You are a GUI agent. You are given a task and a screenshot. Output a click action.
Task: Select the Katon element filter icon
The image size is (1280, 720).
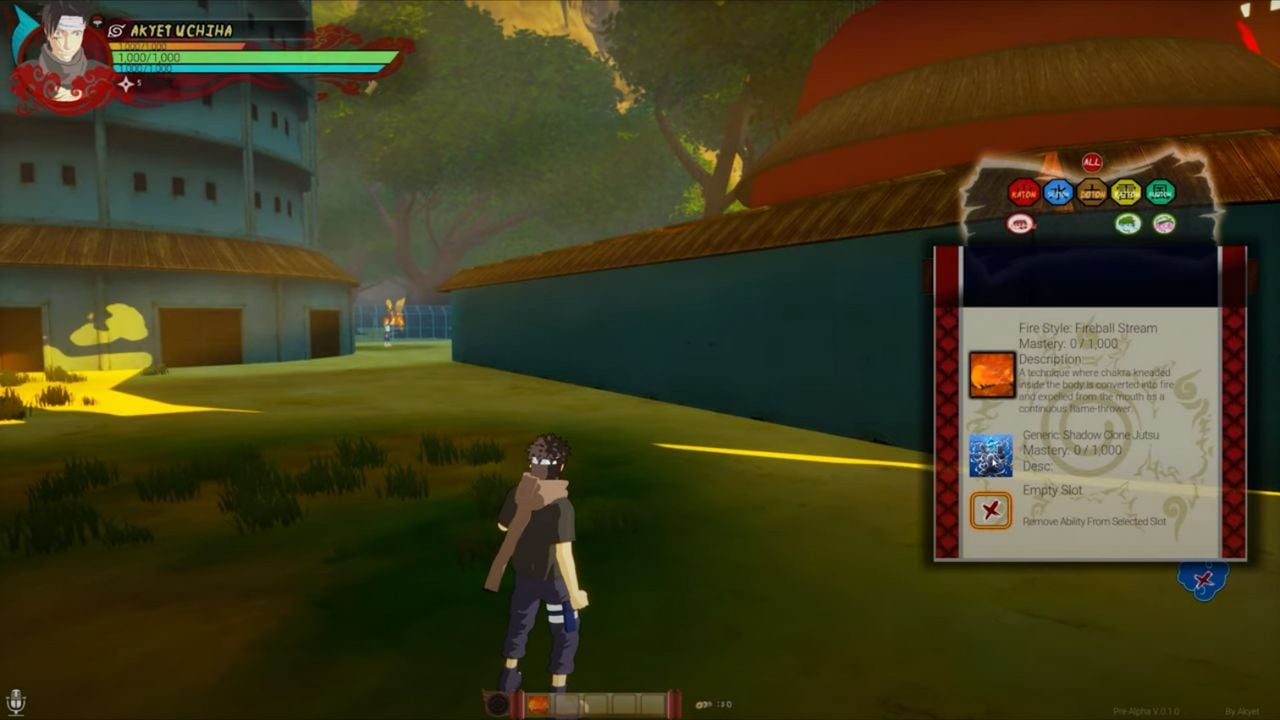point(1025,191)
